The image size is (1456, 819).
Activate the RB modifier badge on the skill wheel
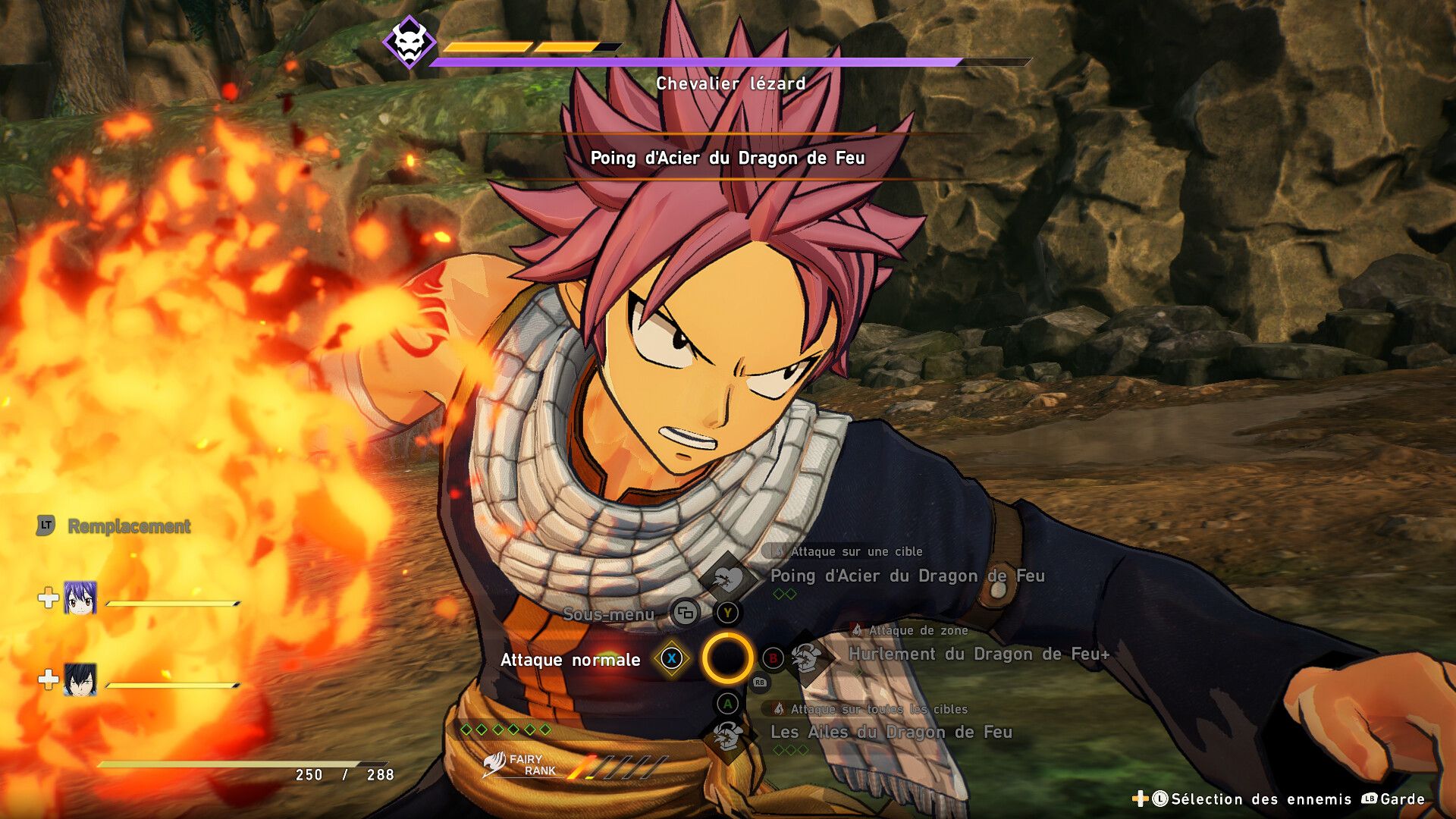coord(759,682)
